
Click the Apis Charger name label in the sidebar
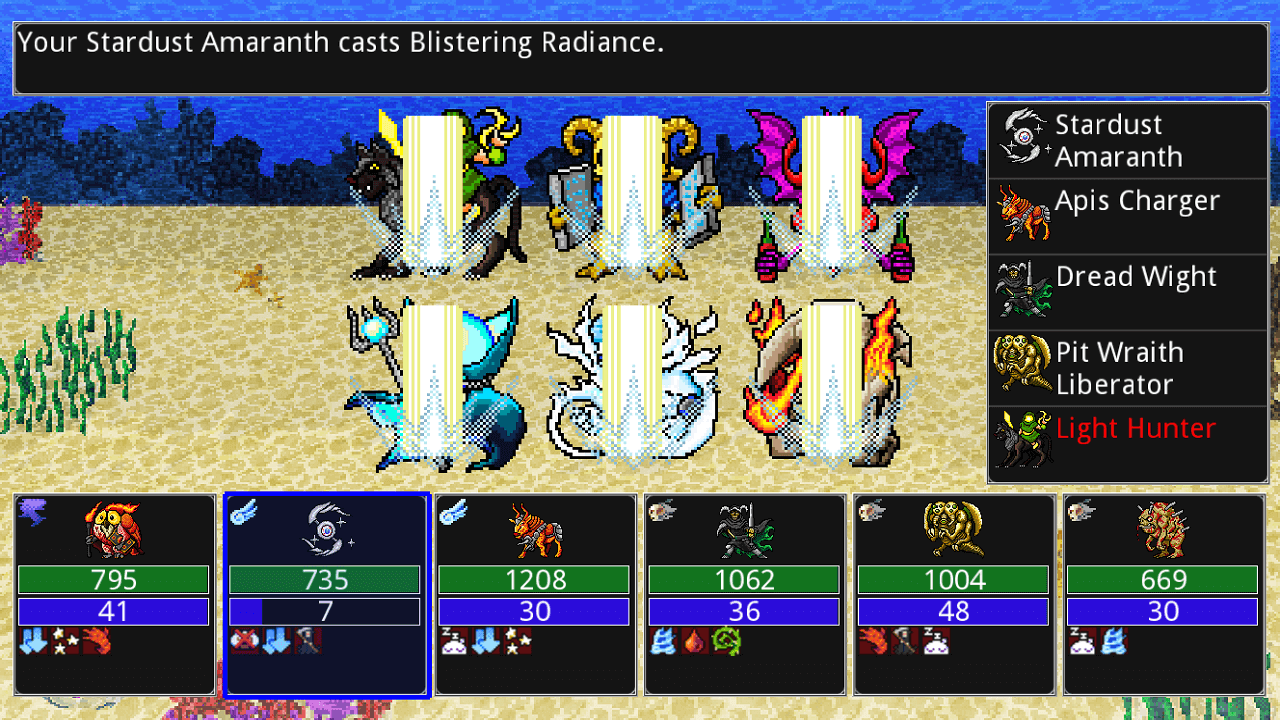coord(1137,201)
